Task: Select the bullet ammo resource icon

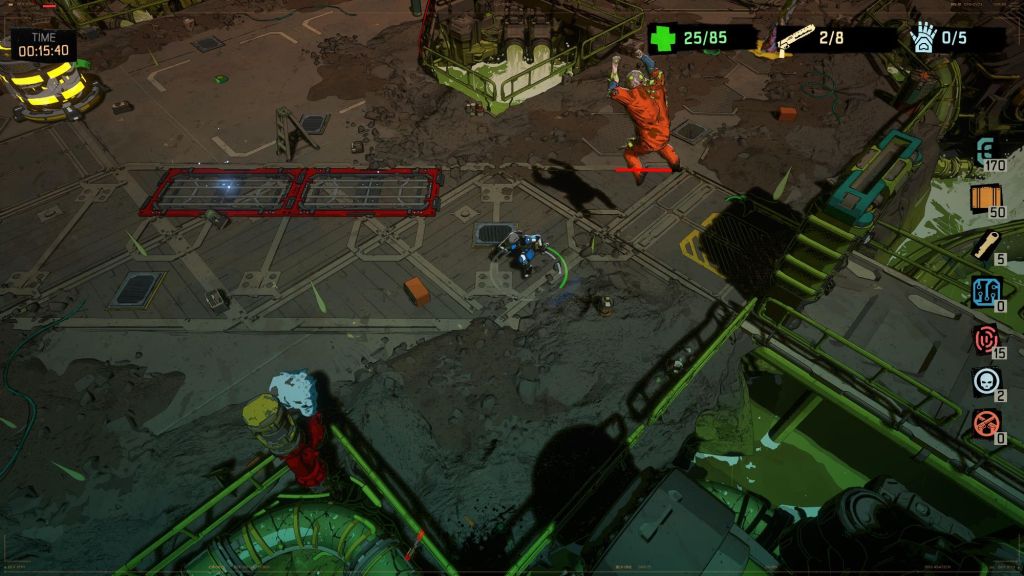Action: point(986,244)
